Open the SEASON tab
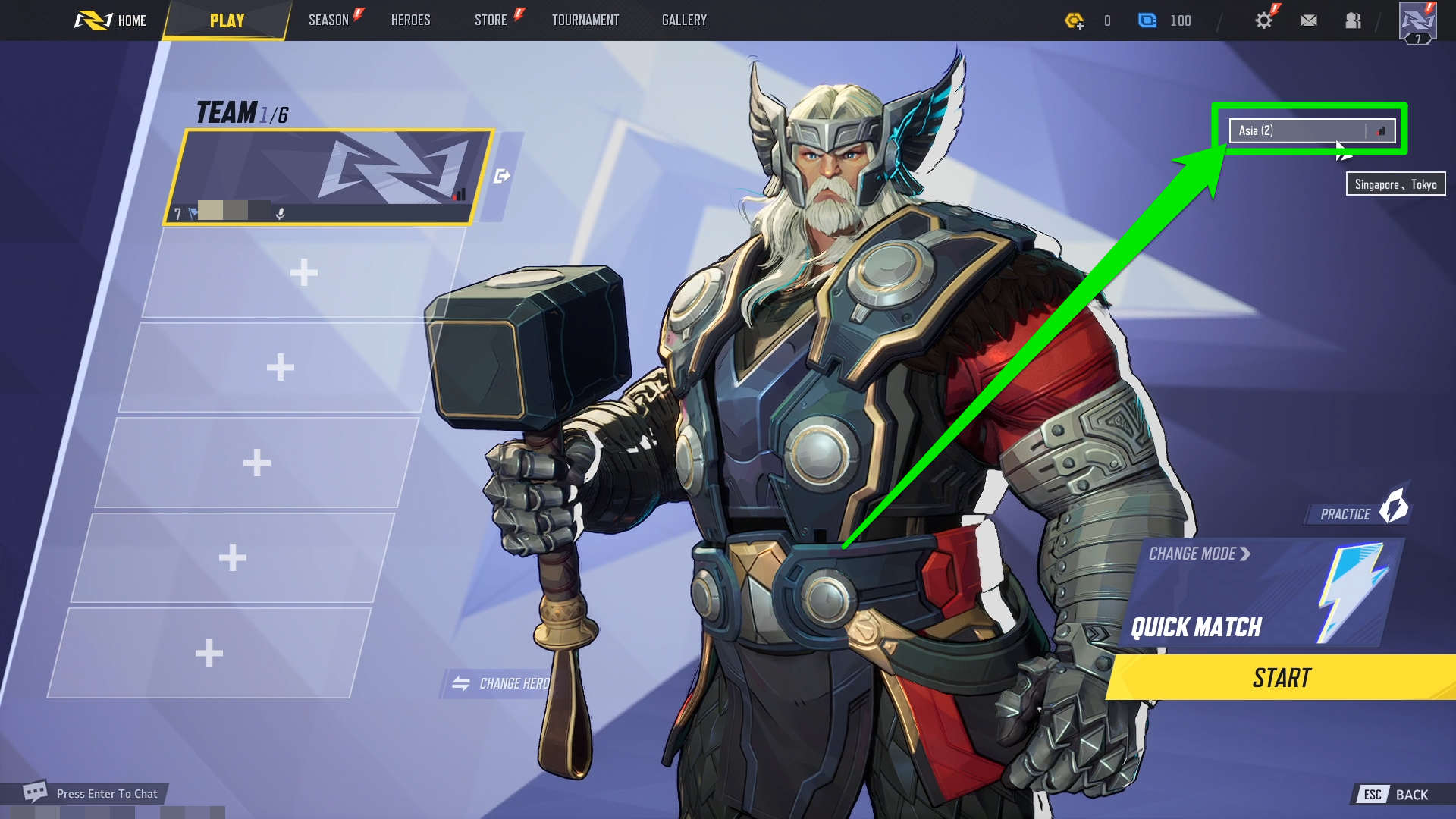The image size is (1456, 819). pyautogui.click(x=328, y=20)
